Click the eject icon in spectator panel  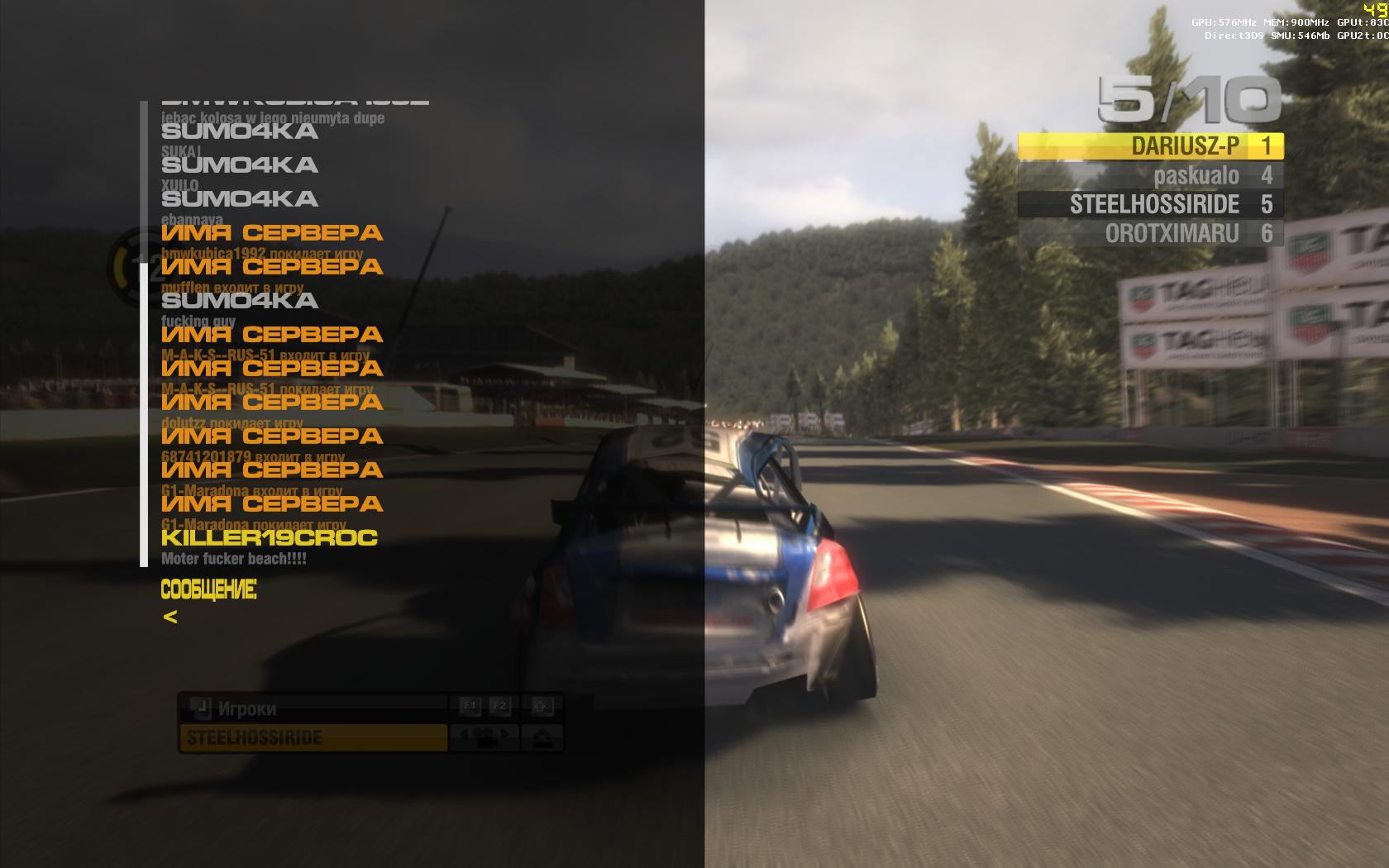click(x=542, y=737)
